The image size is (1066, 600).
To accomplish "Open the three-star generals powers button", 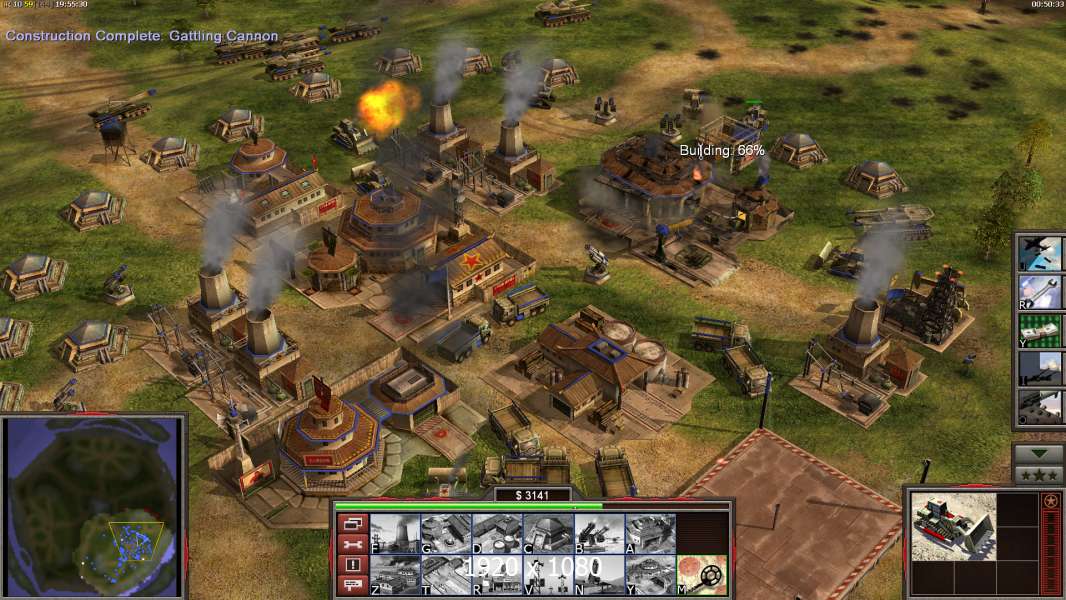I will pyautogui.click(x=1039, y=475).
